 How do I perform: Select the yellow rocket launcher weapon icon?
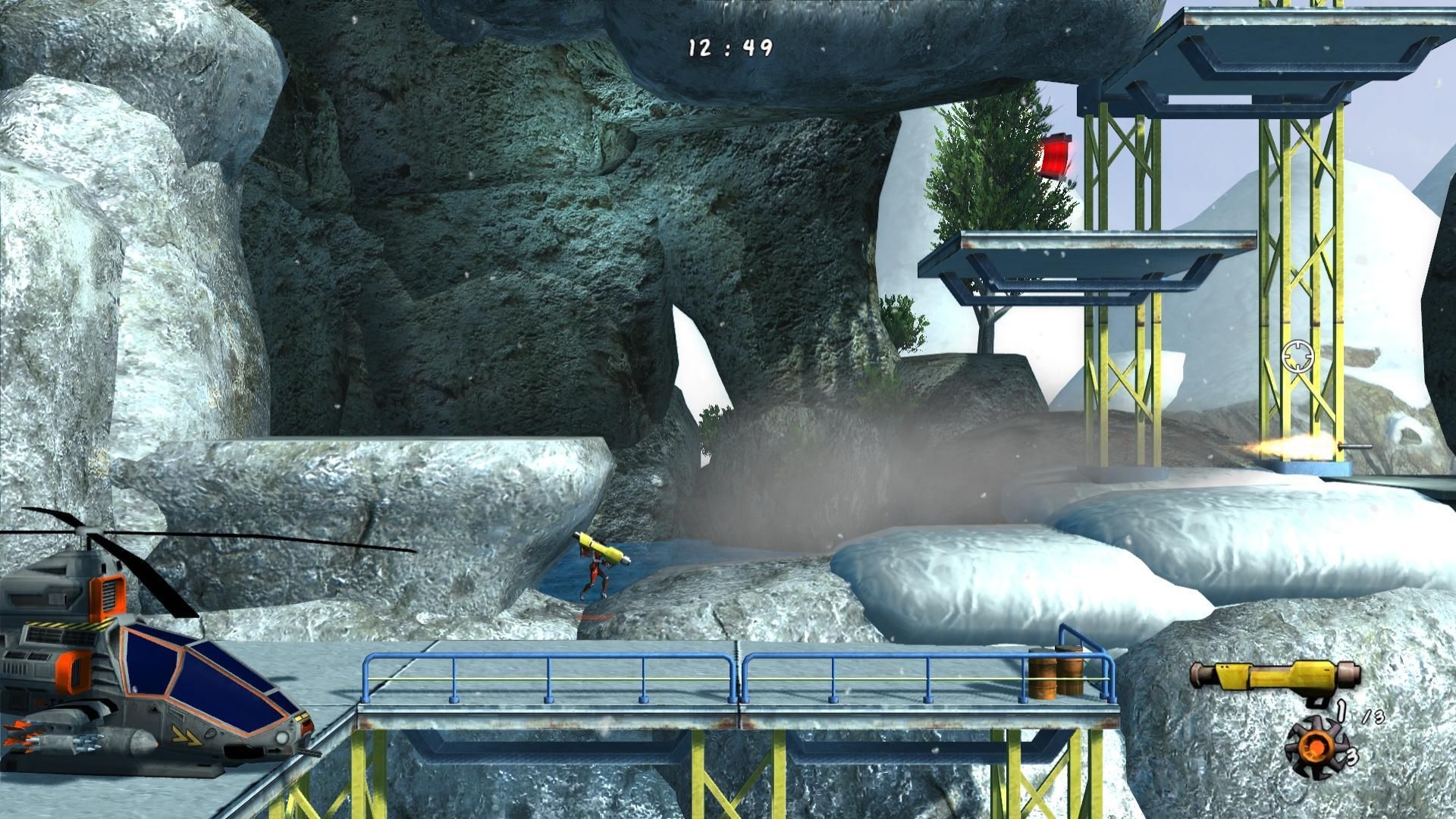pyautogui.click(x=1275, y=675)
